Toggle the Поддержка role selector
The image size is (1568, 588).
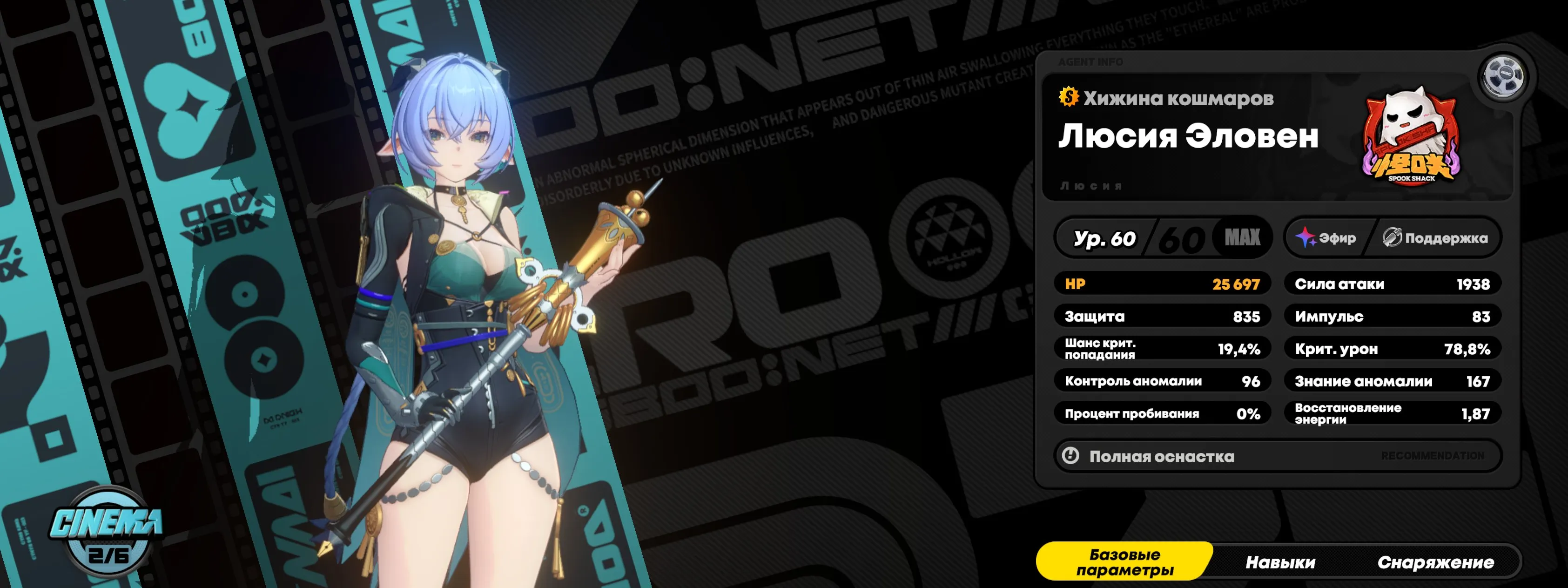click(1437, 238)
